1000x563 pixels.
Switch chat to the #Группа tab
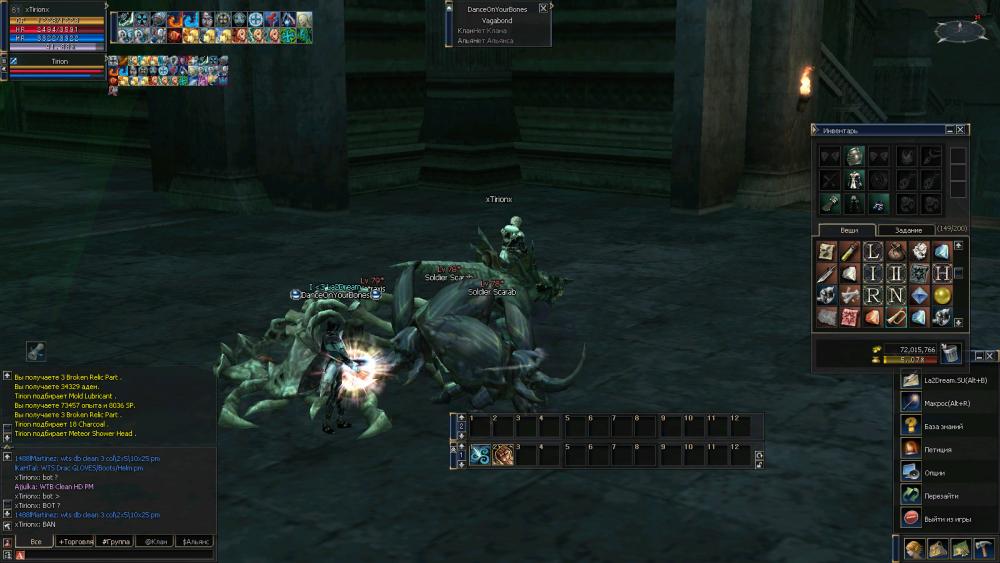pyautogui.click(x=117, y=541)
